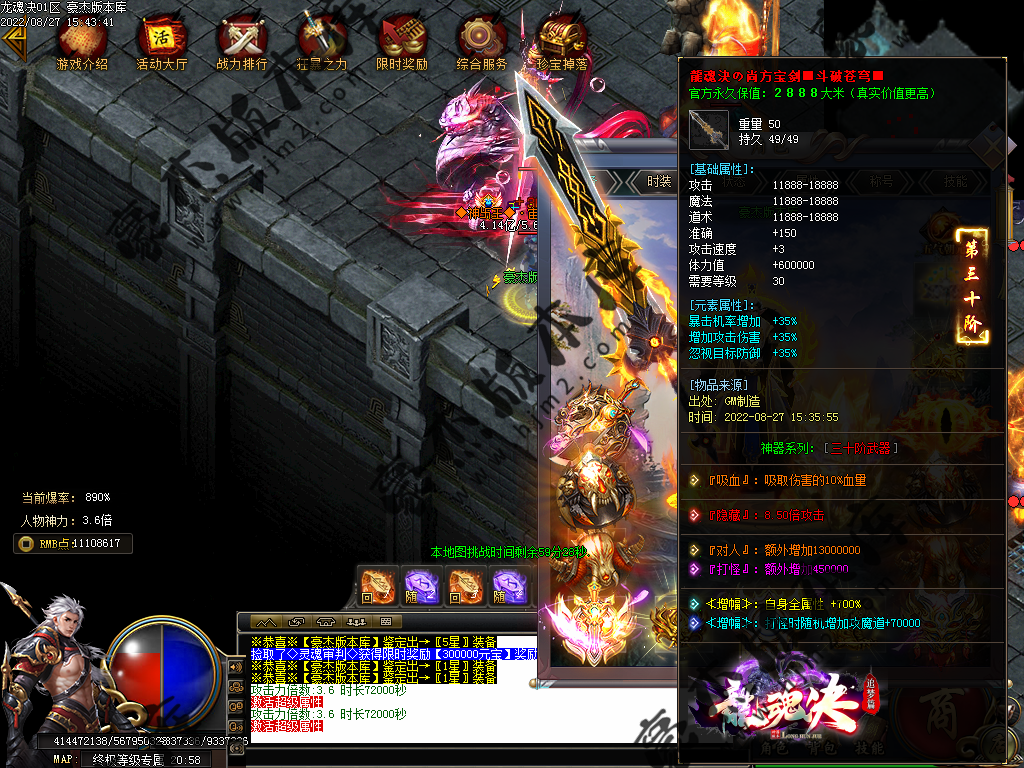Image resolution: width=1024 pixels, height=768 pixels.
Task: Open the 活动大厅 event hall
Action: [x=162, y=42]
